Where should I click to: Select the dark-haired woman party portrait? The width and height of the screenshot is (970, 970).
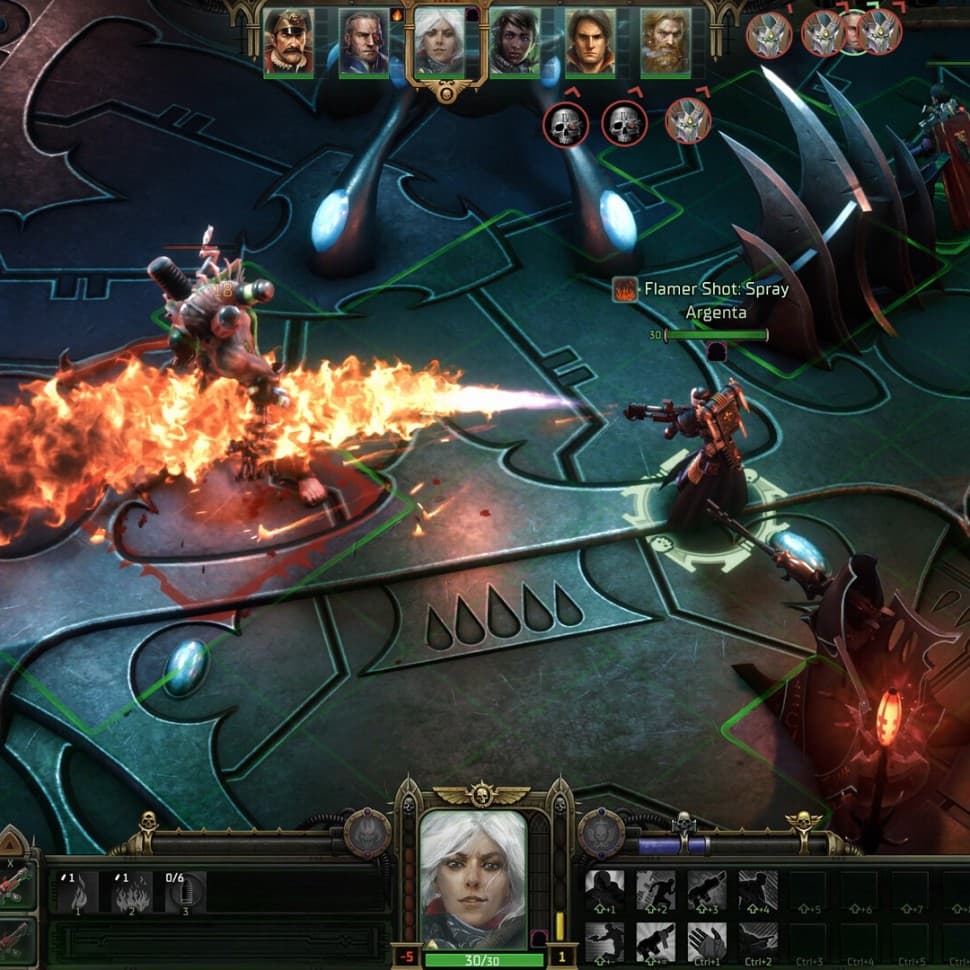point(515,43)
